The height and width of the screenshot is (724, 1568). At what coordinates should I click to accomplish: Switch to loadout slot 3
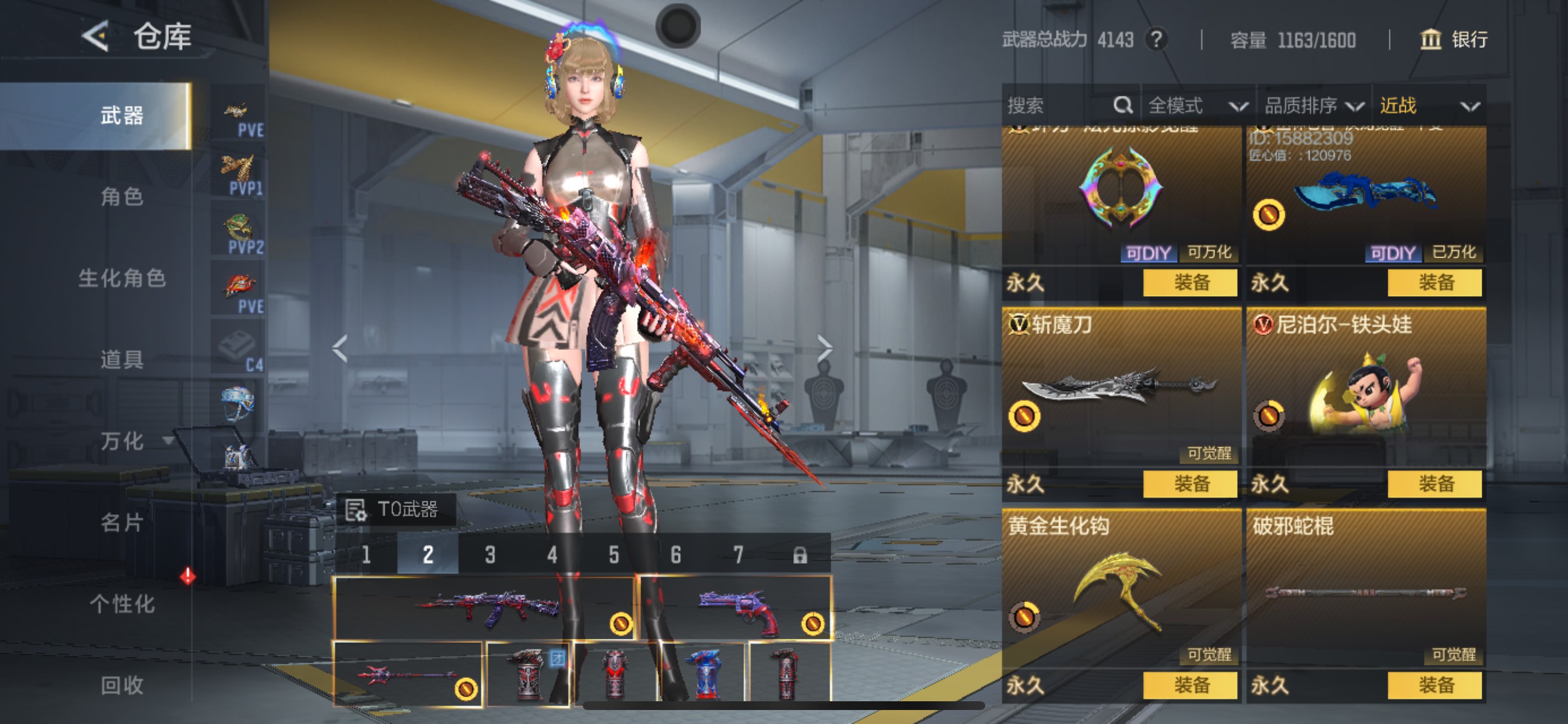490,554
